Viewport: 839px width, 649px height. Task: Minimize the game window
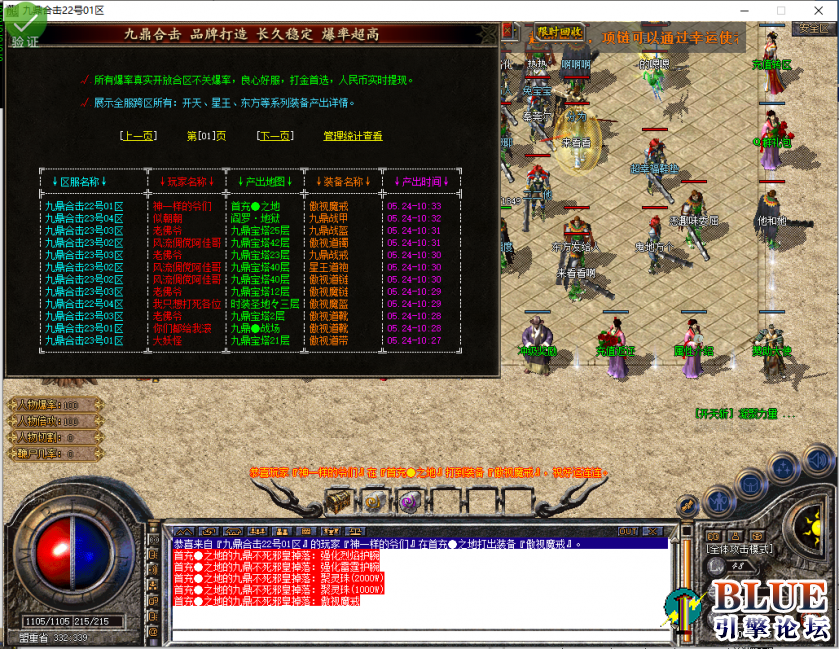click(x=747, y=10)
